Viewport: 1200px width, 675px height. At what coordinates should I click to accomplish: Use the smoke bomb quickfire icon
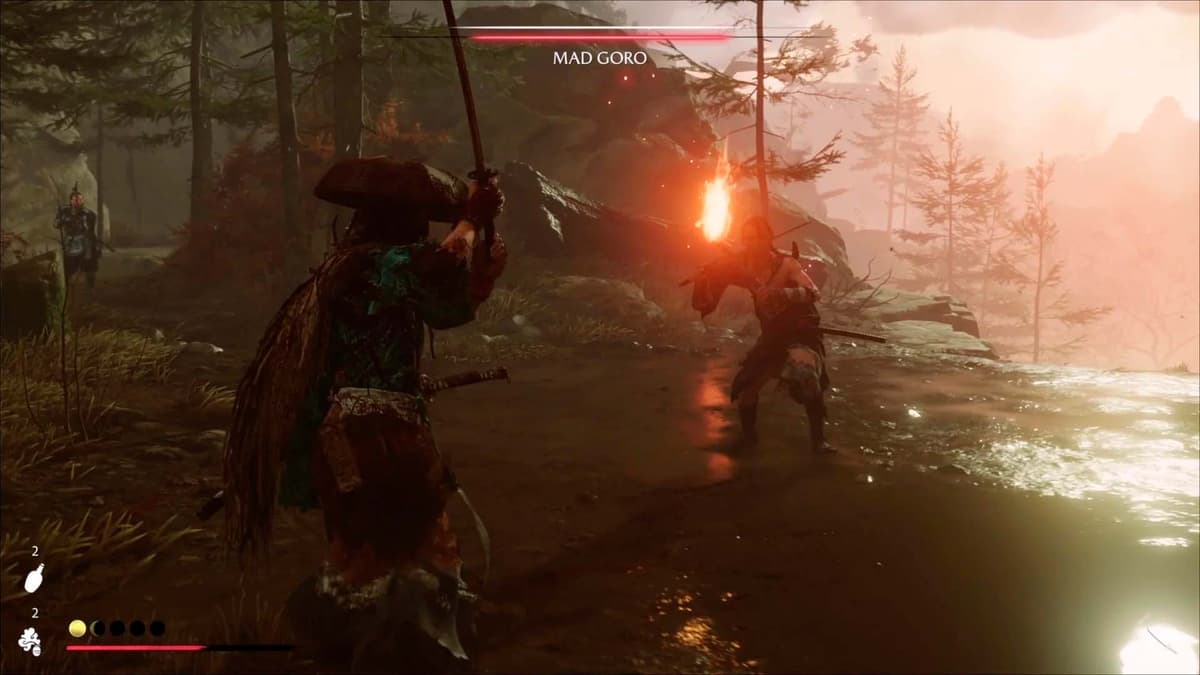(30, 641)
